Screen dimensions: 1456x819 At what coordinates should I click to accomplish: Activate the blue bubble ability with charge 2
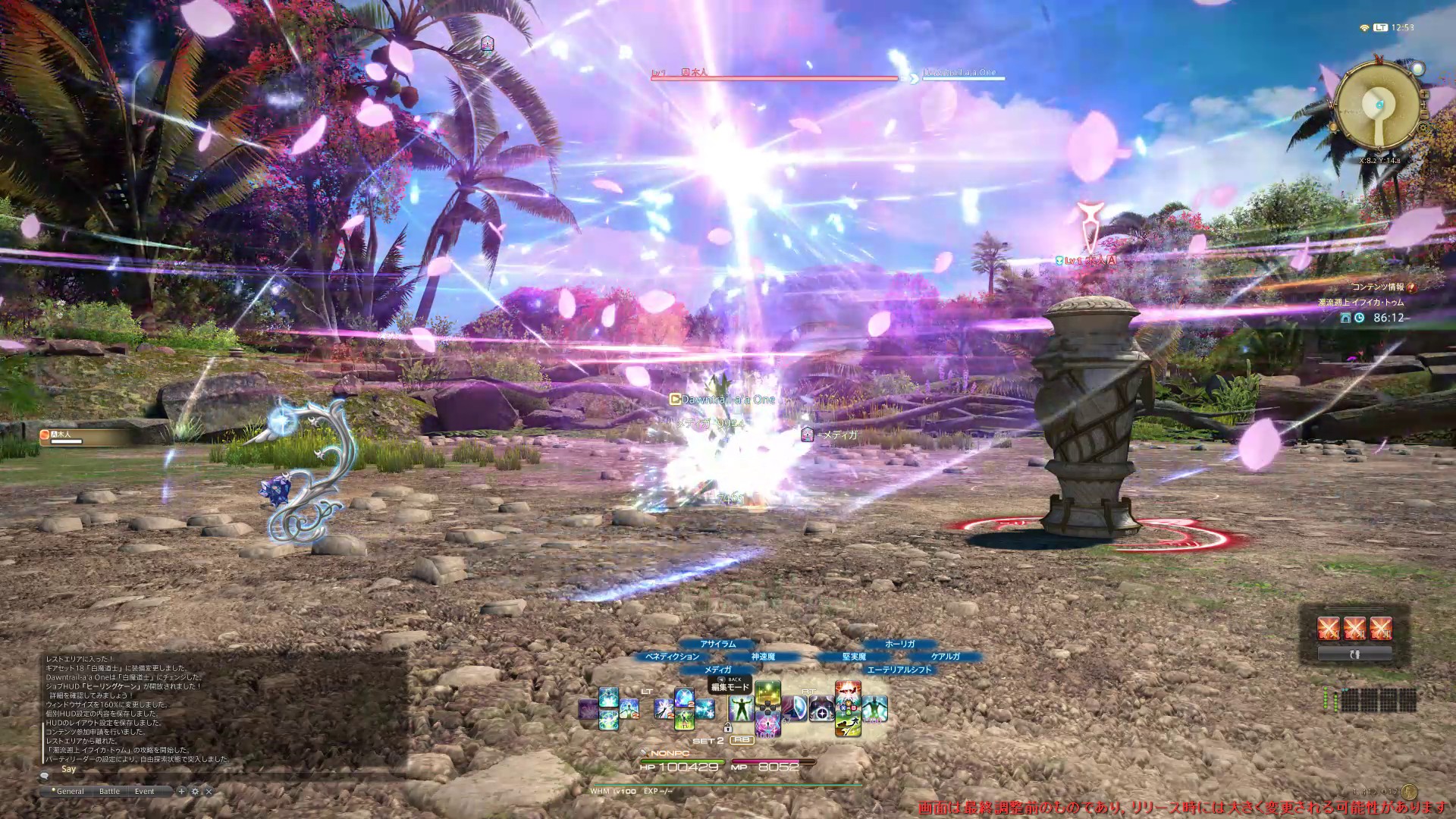coord(684,698)
